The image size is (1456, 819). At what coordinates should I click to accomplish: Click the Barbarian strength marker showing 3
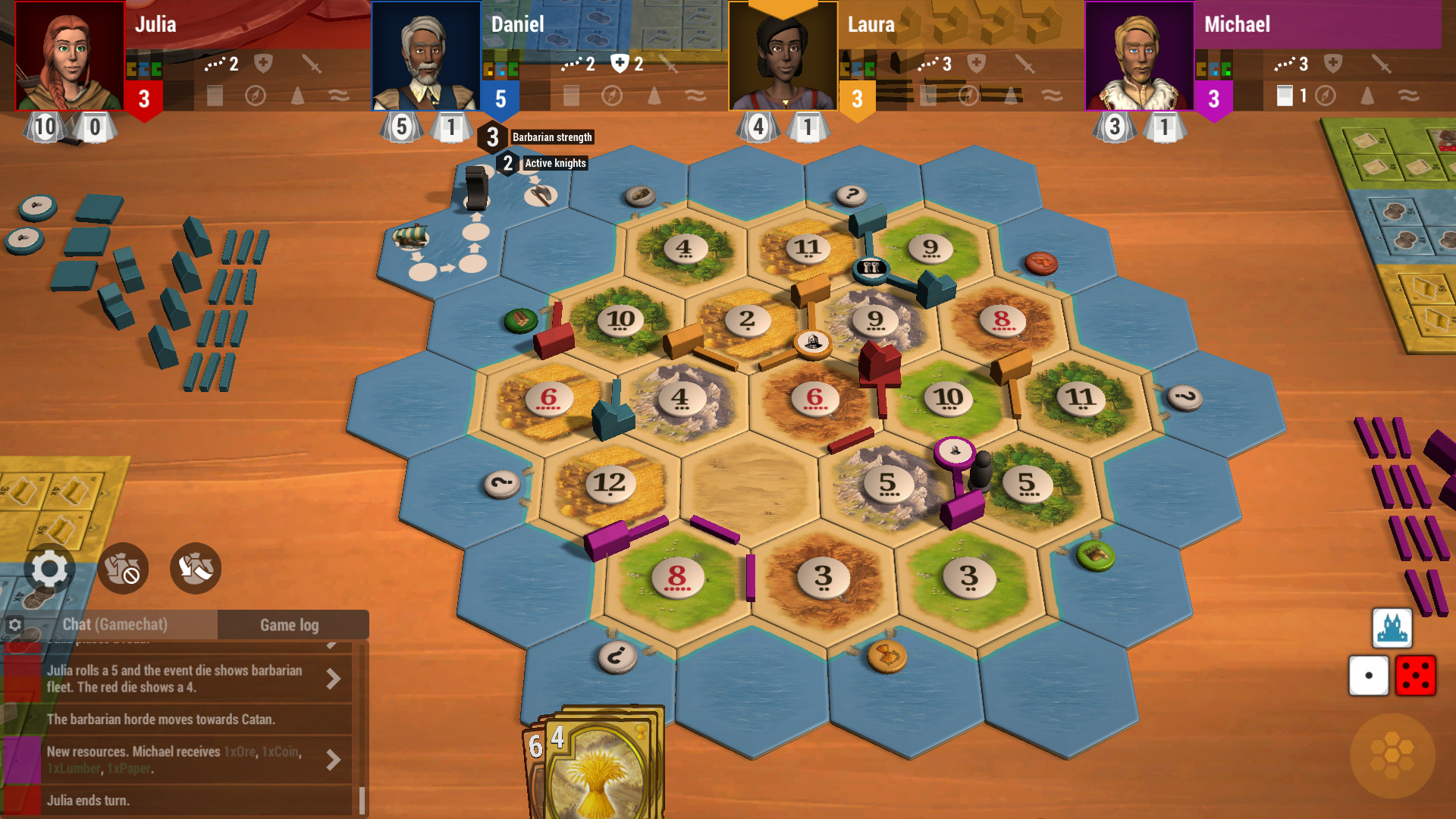coord(492,136)
